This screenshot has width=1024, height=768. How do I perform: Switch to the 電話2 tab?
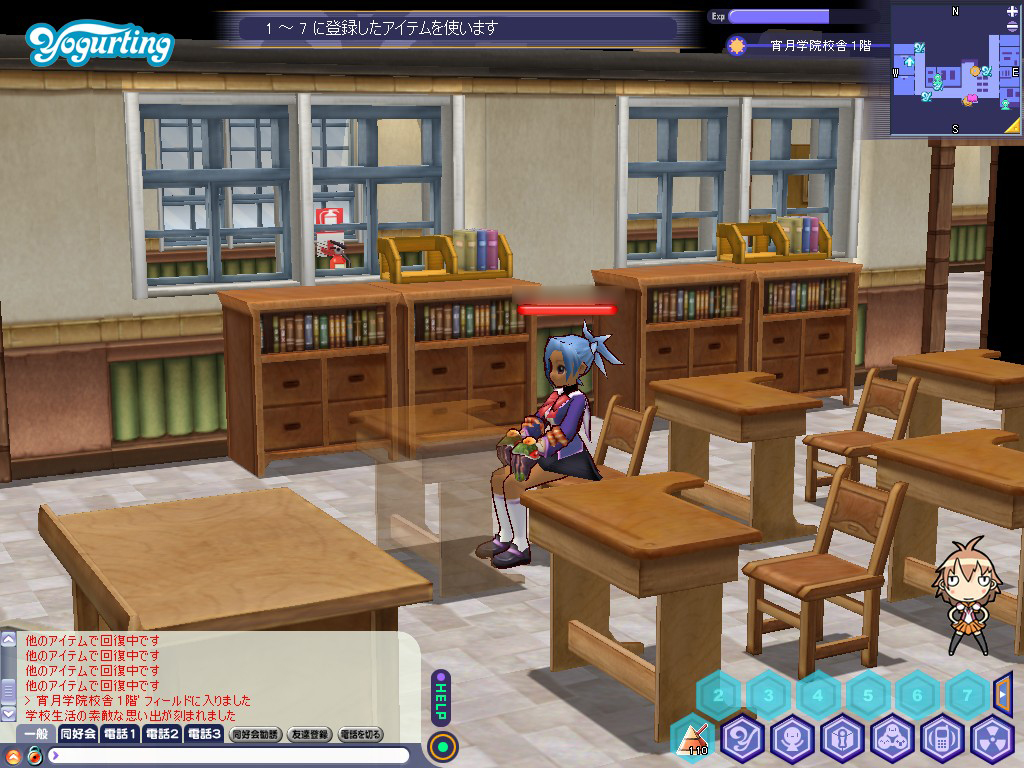162,734
